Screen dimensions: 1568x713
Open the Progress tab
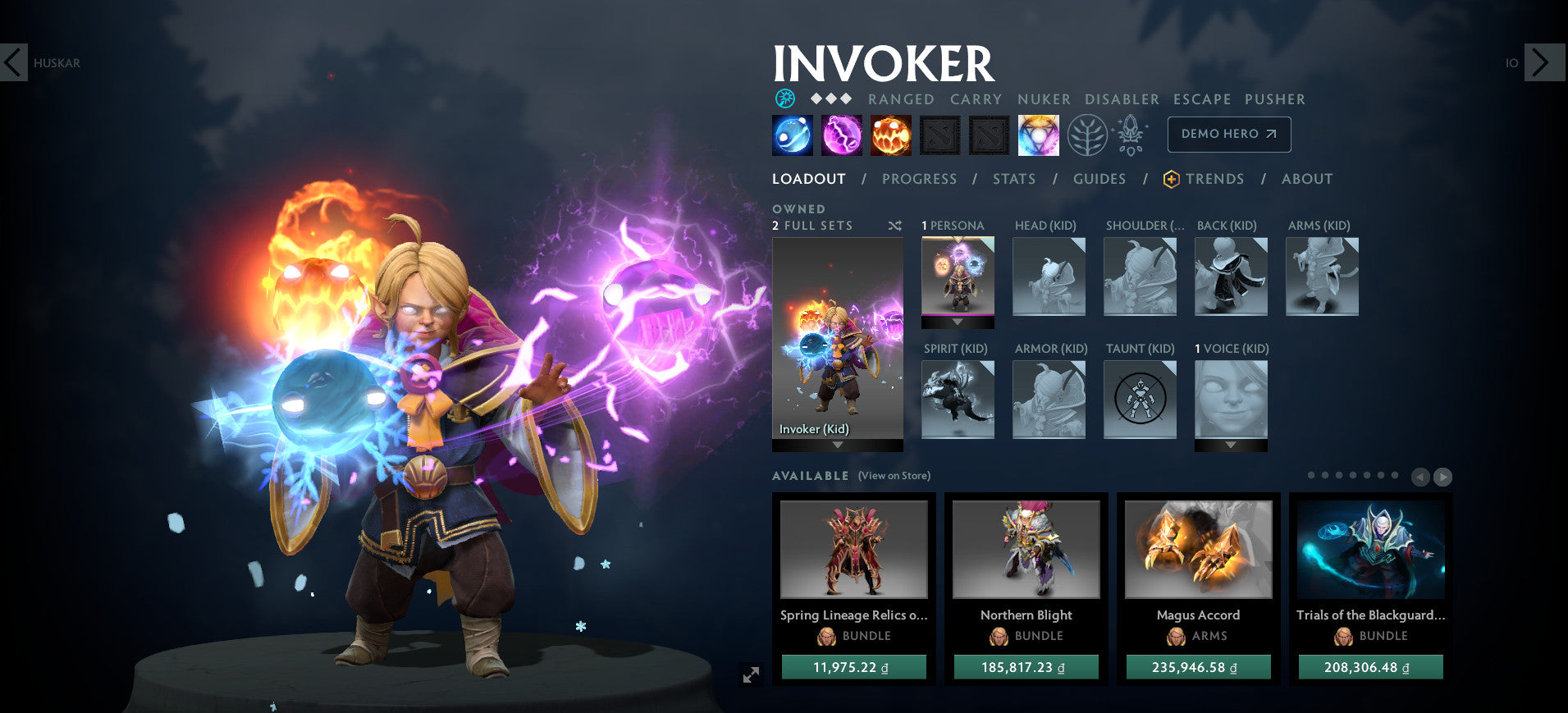919,179
